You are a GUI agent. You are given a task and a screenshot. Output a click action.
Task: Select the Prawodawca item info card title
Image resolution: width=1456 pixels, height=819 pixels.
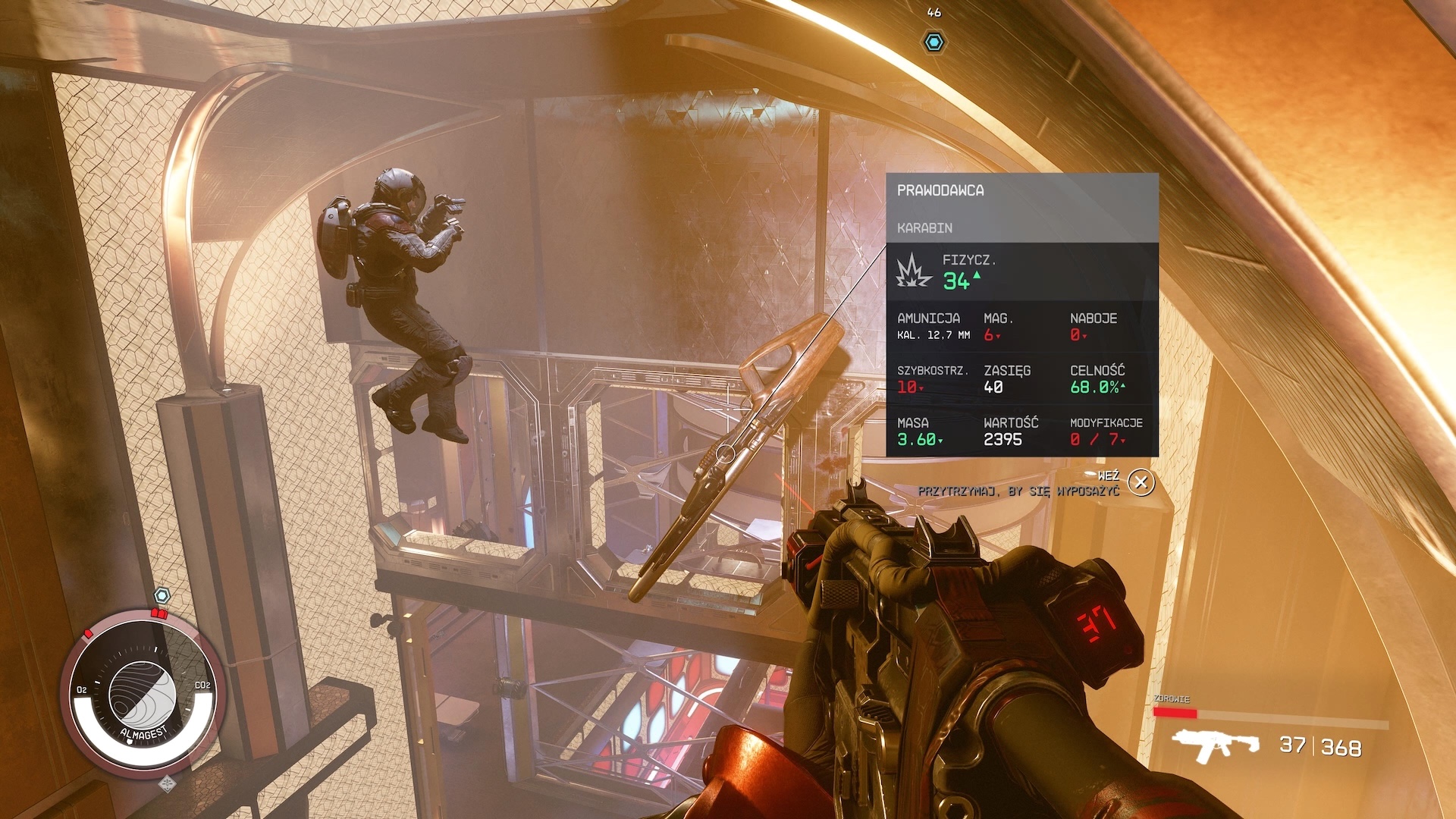click(940, 190)
